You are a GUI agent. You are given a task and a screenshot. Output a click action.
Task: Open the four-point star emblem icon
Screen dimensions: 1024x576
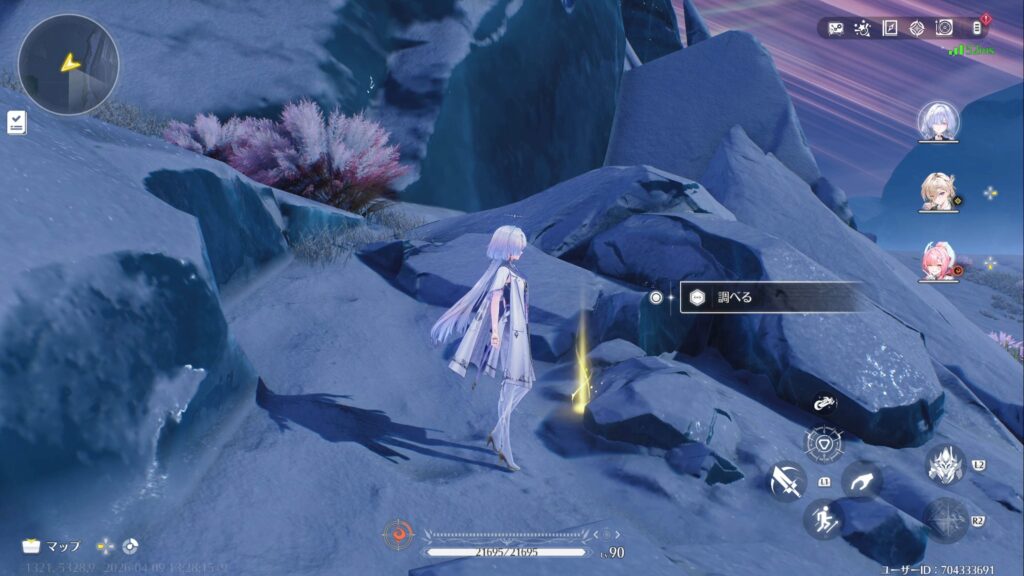(917, 28)
